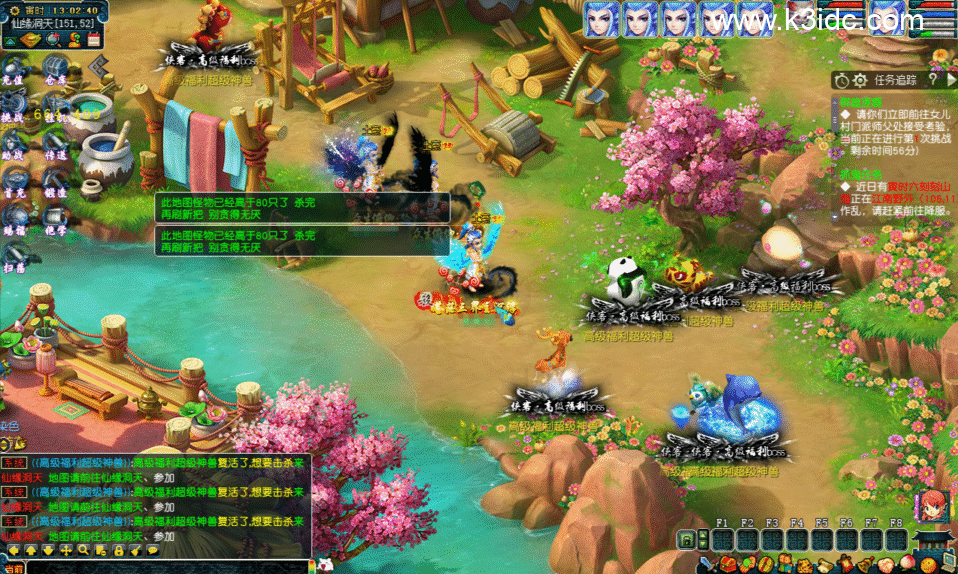Open the 仓库 warehouse

click(x=55, y=72)
